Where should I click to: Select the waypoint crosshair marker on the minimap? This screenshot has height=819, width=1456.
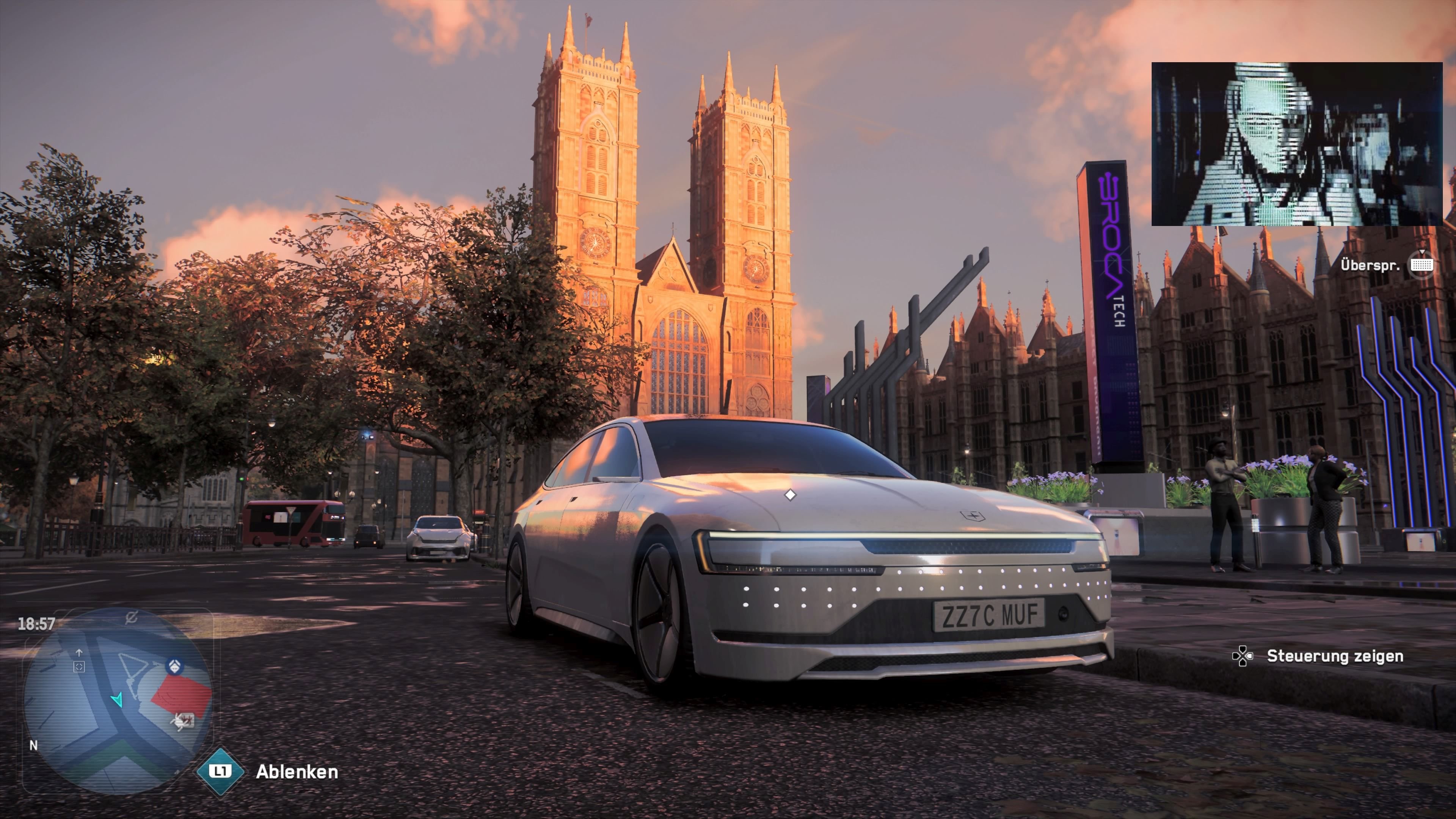[x=78, y=667]
